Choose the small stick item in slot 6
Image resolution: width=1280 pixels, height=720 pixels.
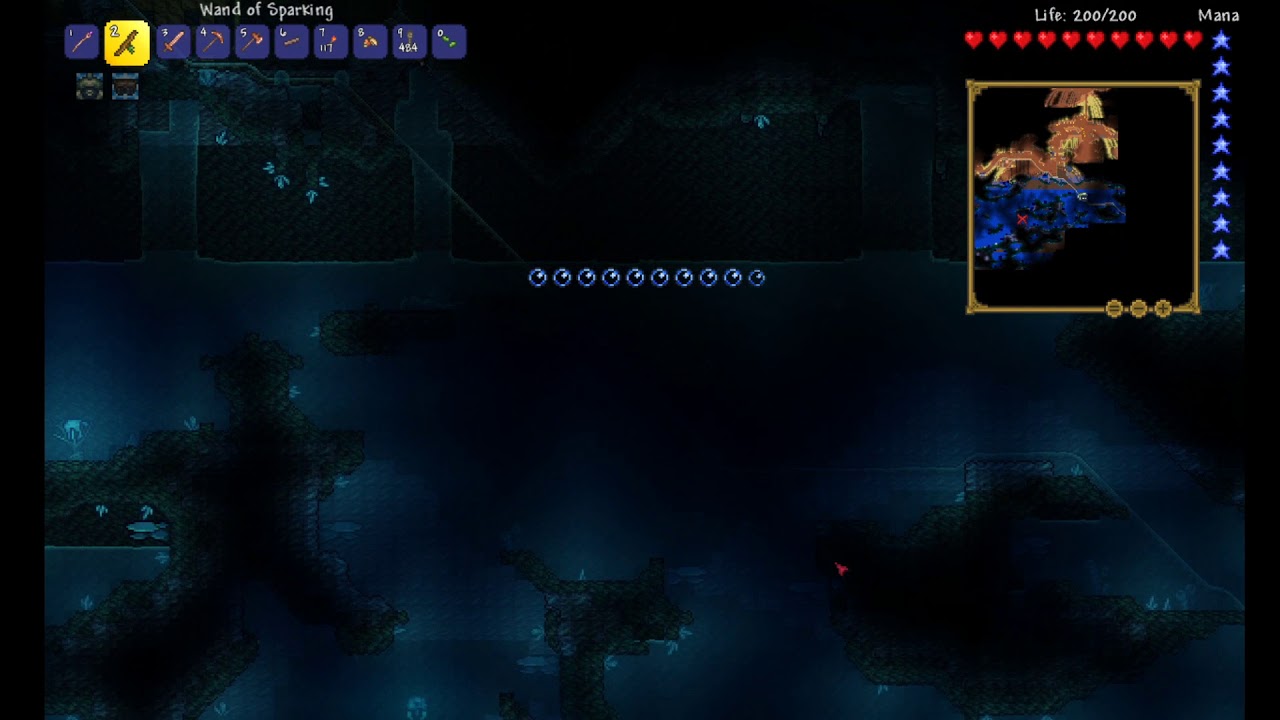[291, 42]
